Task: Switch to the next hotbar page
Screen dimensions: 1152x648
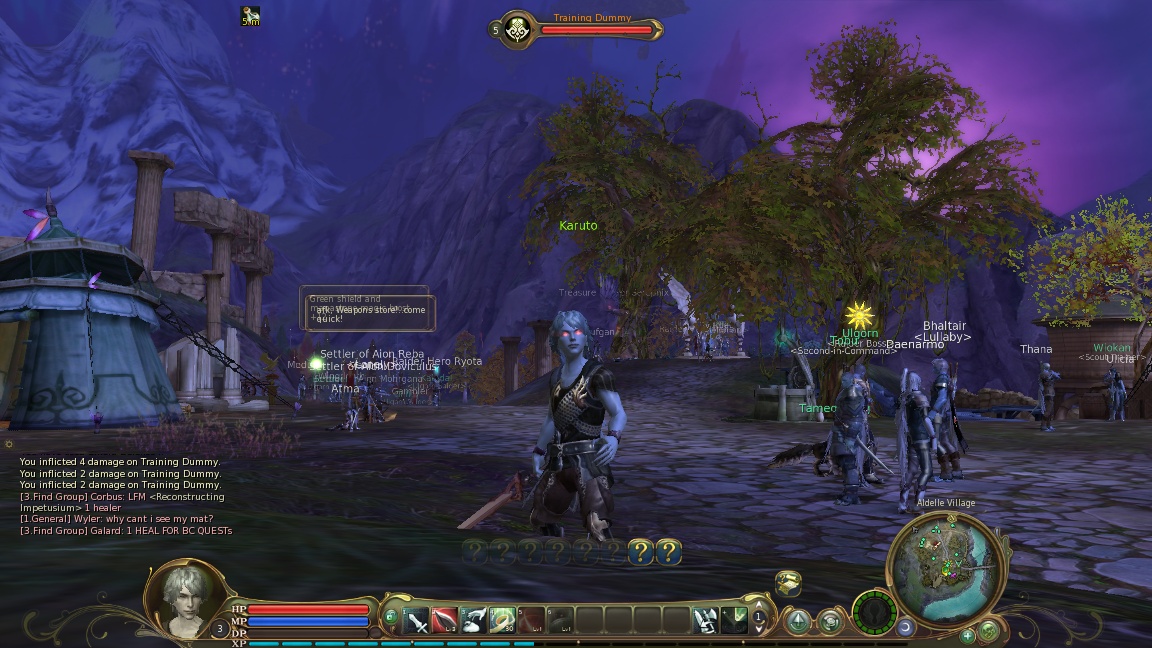Action: 758,628
